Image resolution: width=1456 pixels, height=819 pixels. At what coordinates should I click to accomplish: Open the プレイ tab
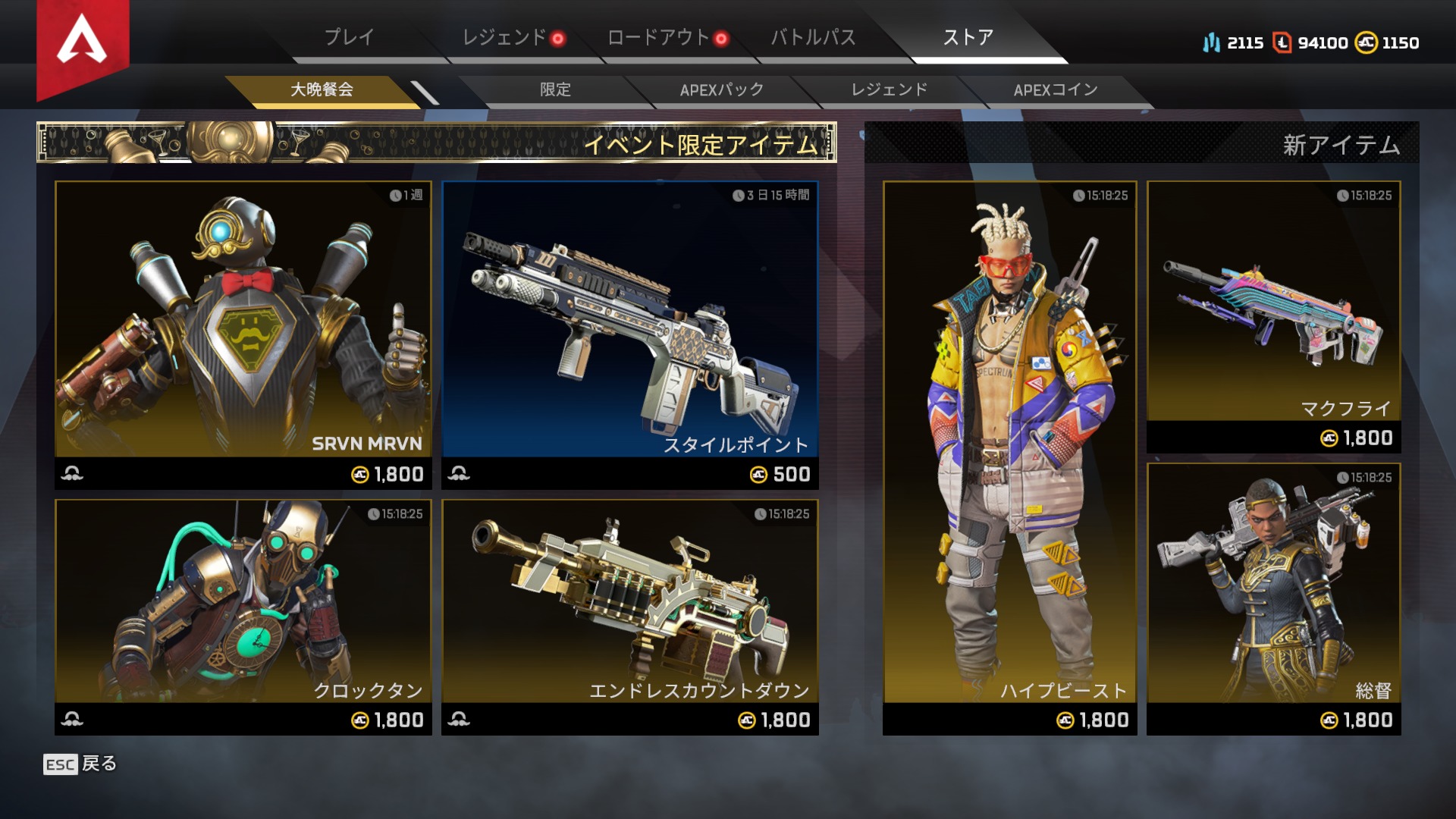pos(350,37)
